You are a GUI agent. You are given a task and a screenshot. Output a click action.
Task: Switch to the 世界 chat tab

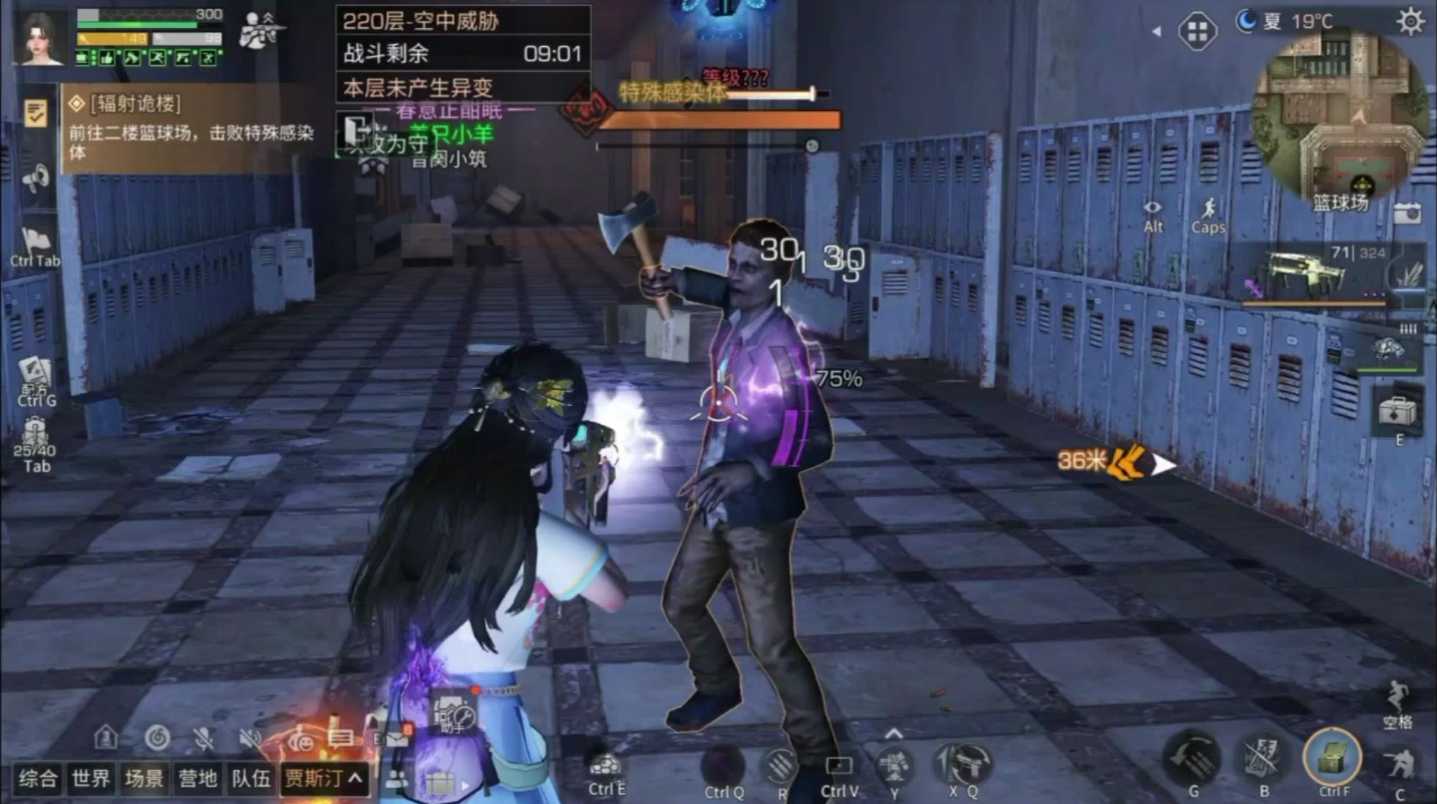pyautogui.click(x=93, y=781)
